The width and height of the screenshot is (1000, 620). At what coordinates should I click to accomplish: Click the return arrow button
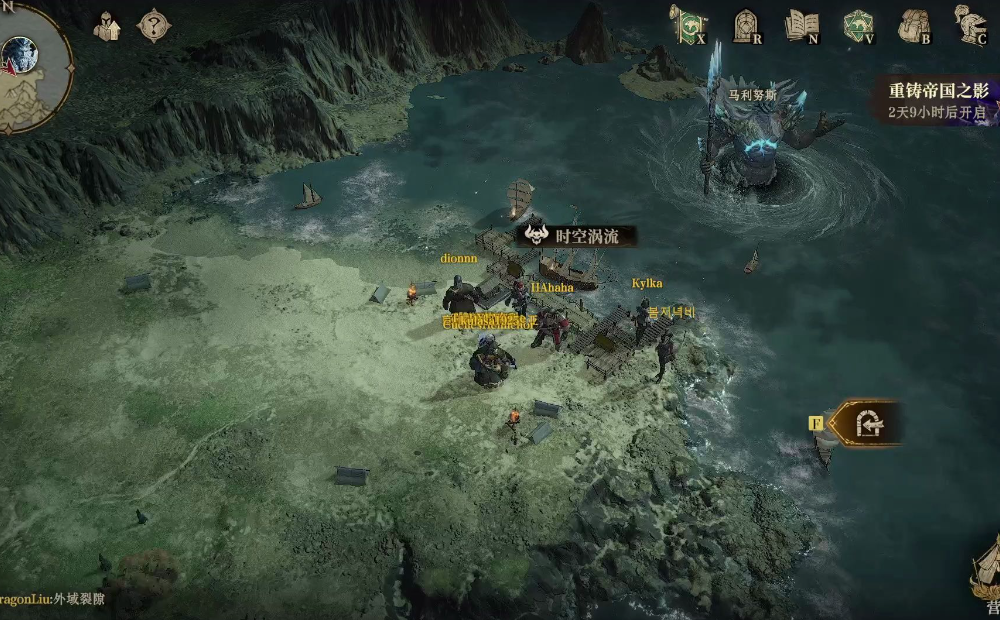tap(867, 424)
